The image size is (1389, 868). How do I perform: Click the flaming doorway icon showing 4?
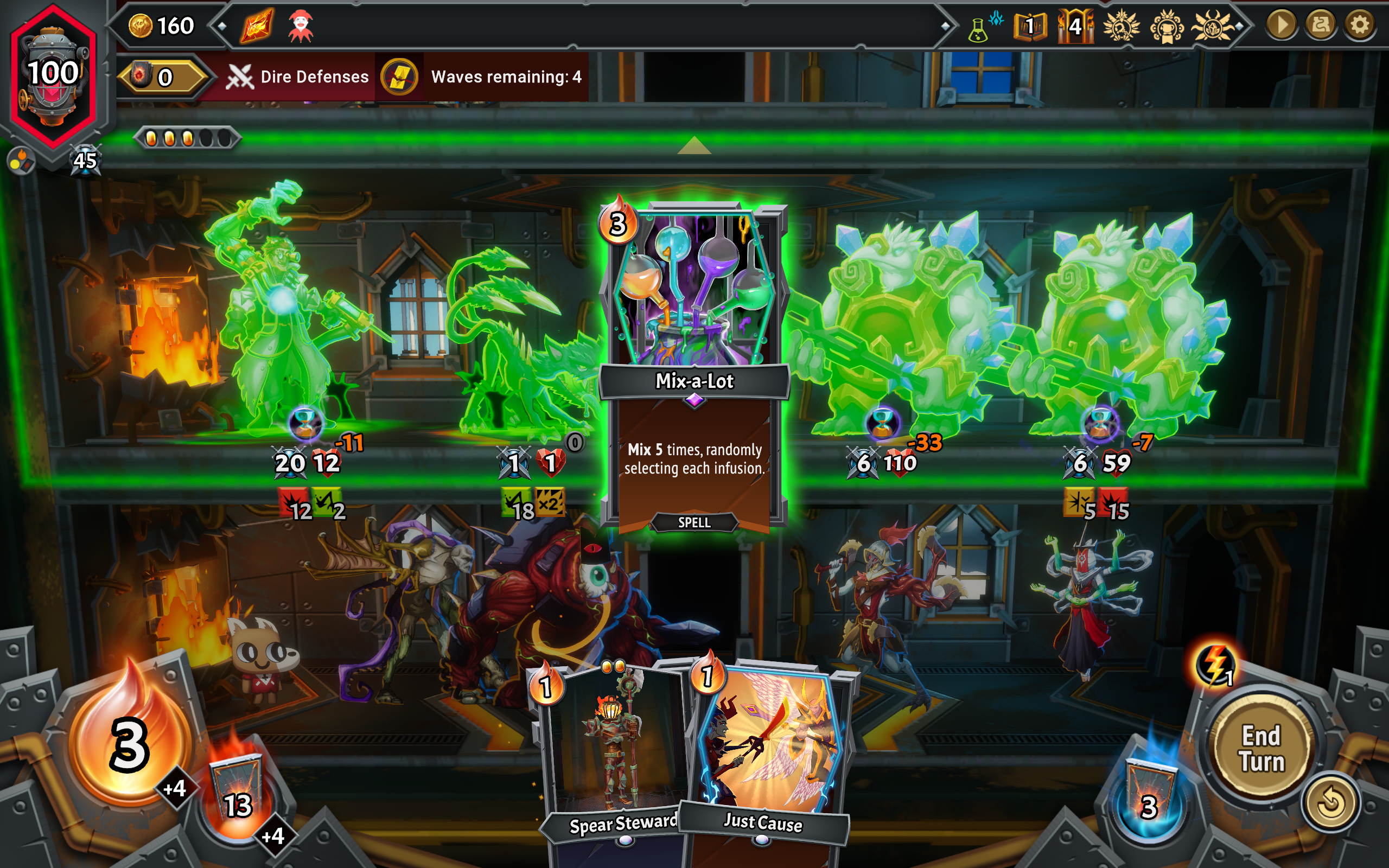[1075, 27]
